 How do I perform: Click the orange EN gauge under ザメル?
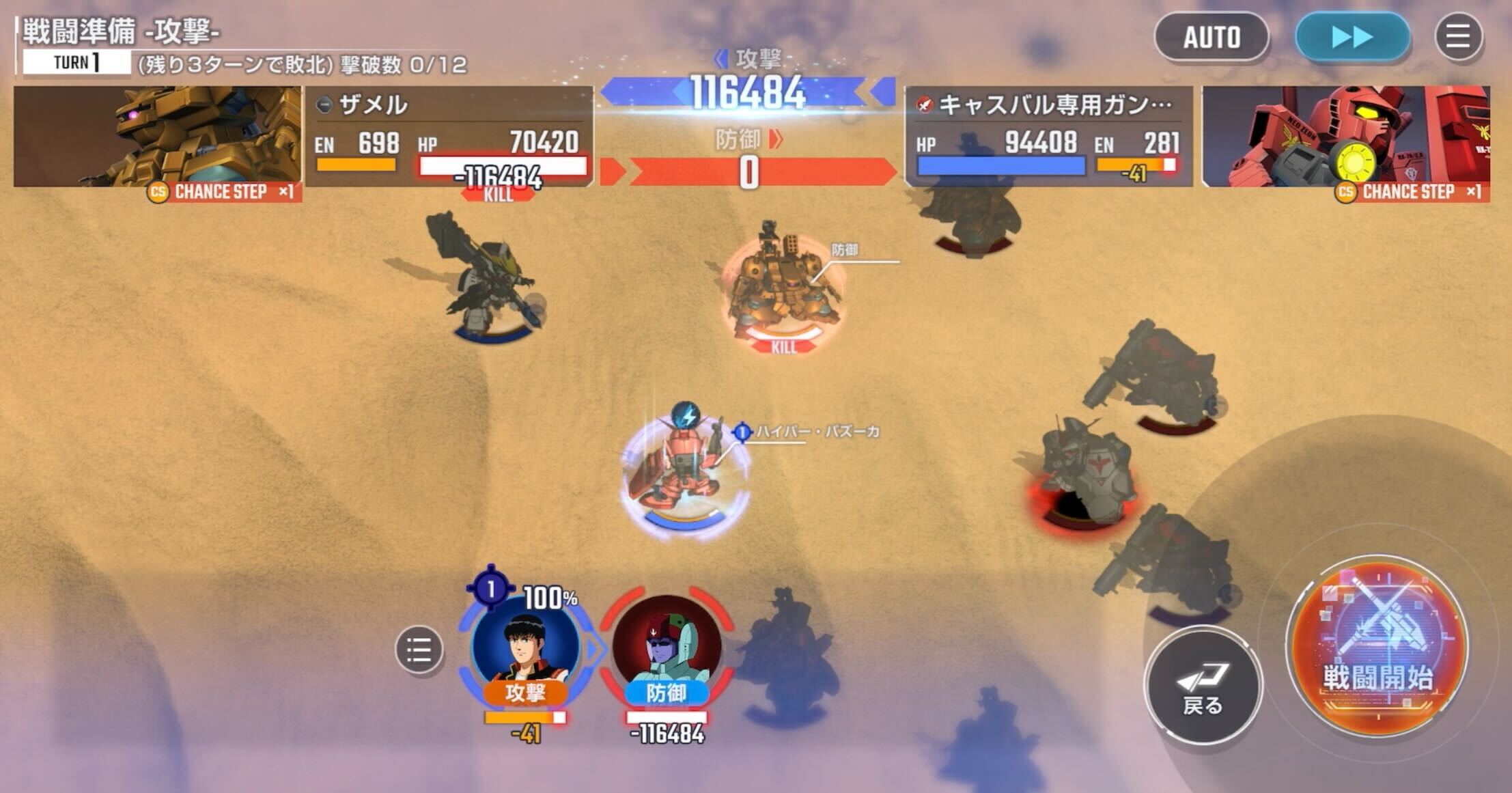[x=356, y=164]
